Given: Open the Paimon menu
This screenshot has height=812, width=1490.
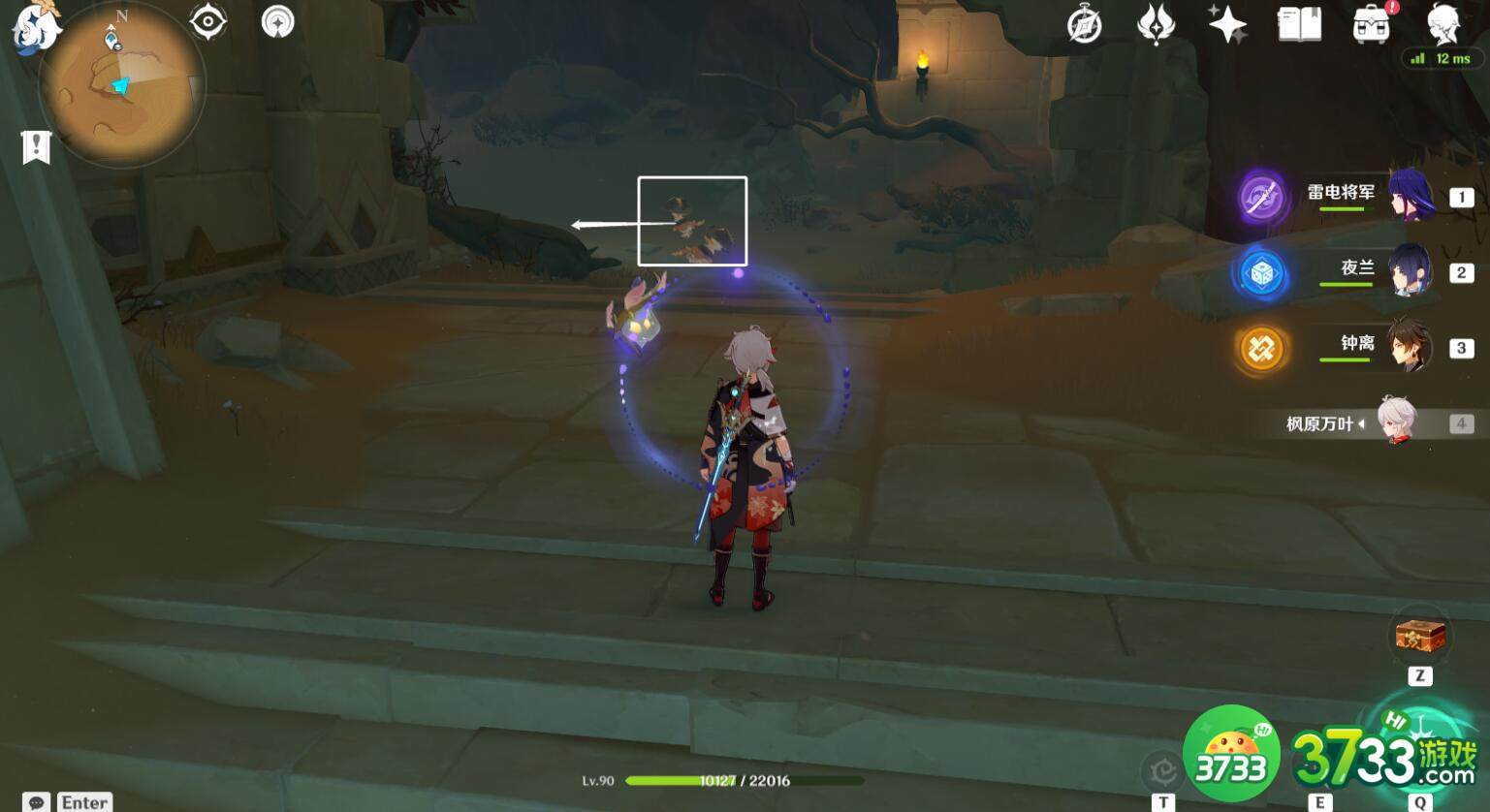Looking at the screenshot, I should pos(35,27).
